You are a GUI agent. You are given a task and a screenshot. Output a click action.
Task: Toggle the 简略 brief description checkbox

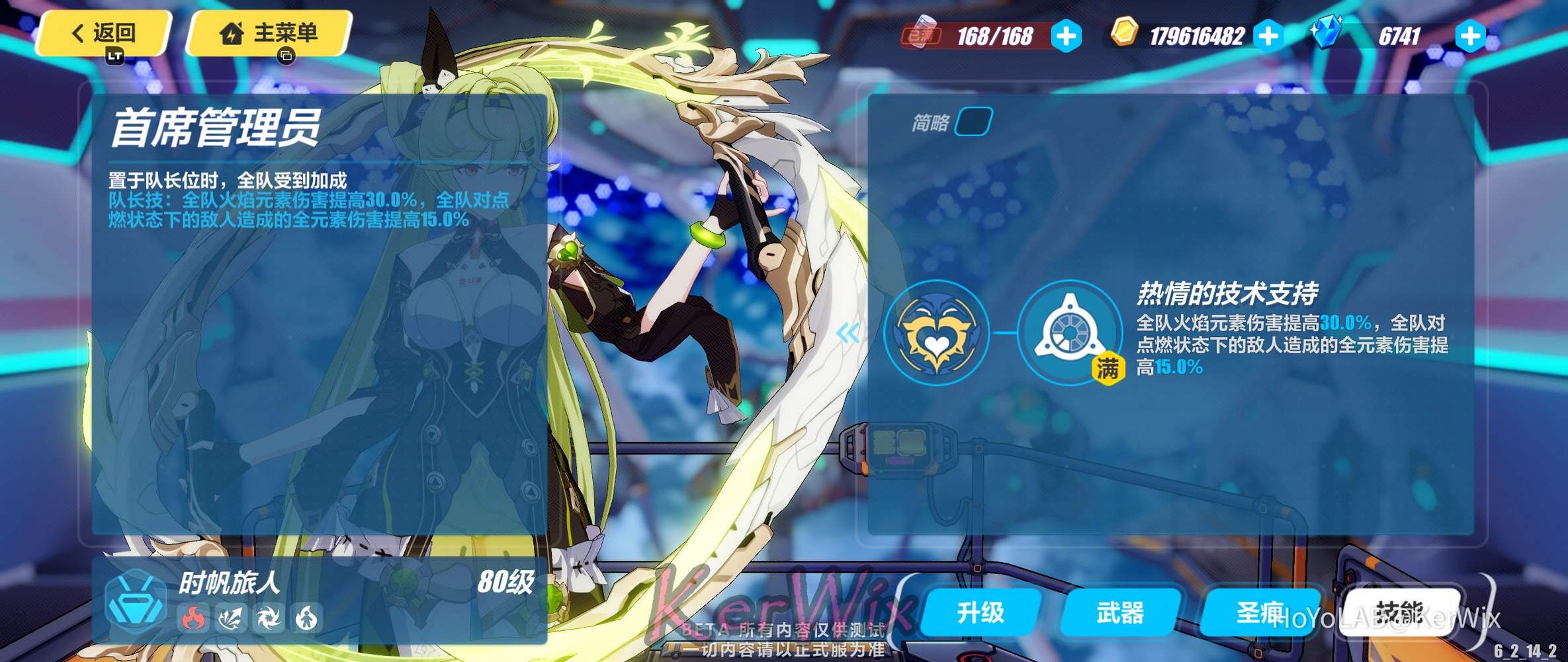(973, 122)
